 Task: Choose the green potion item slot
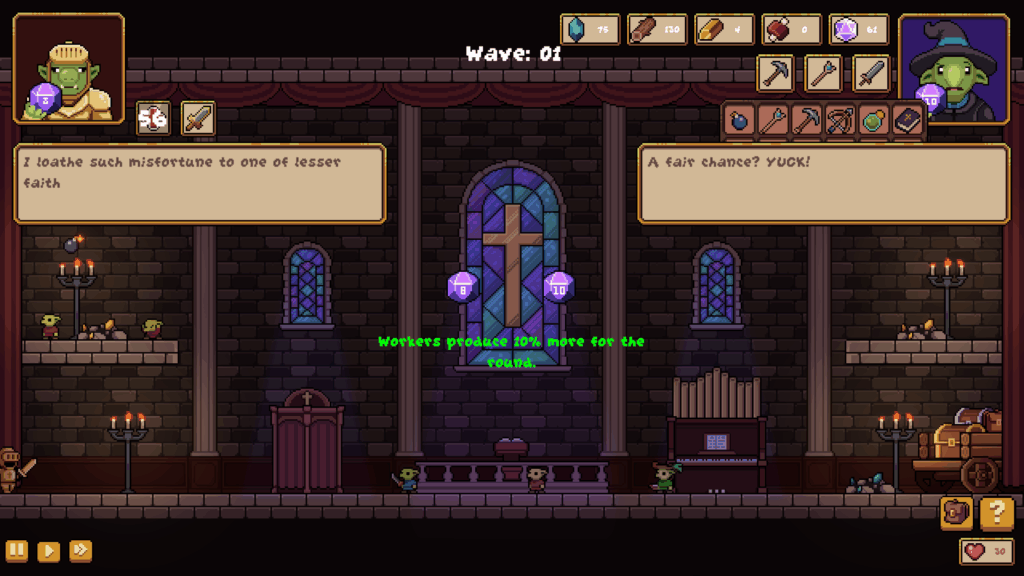tap(873, 121)
